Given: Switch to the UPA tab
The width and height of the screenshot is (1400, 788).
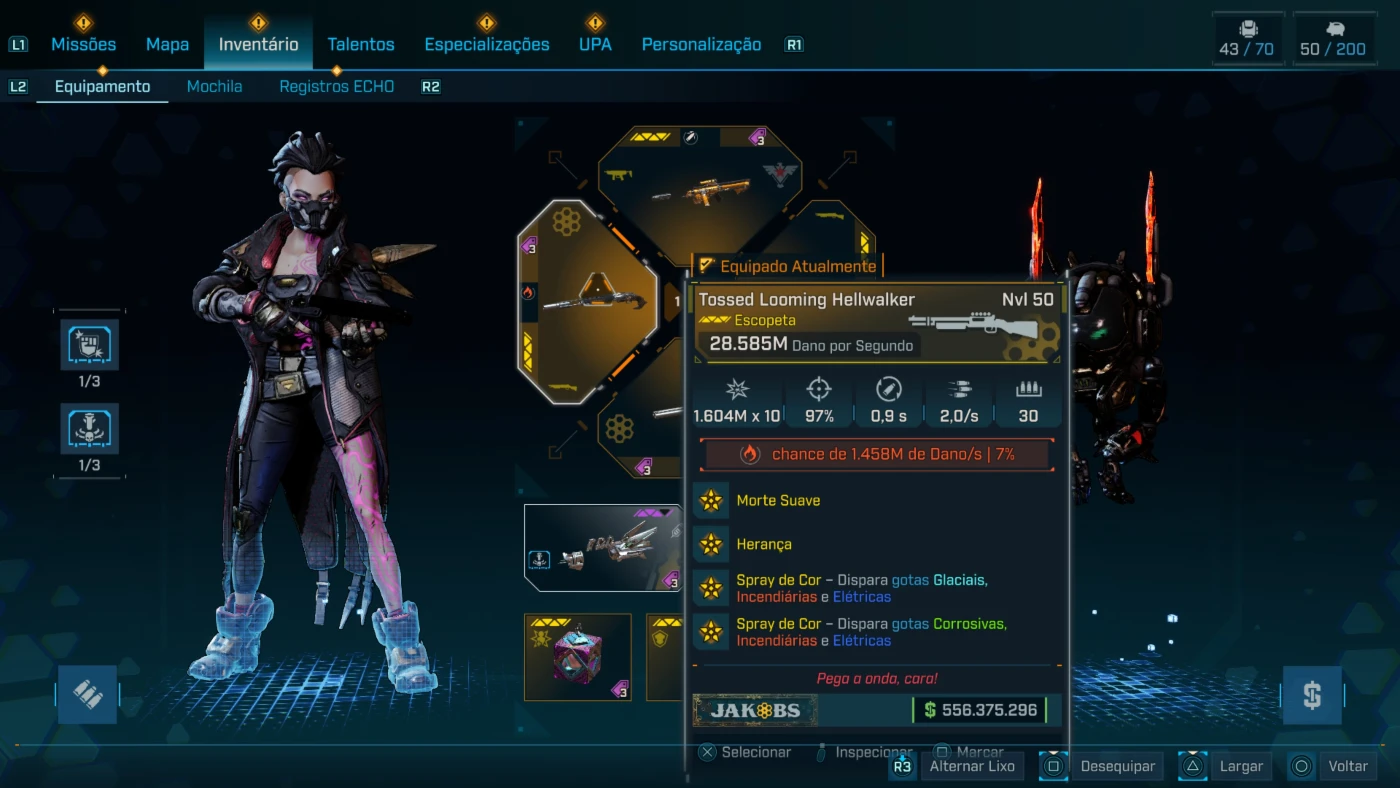Looking at the screenshot, I should (595, 44).
